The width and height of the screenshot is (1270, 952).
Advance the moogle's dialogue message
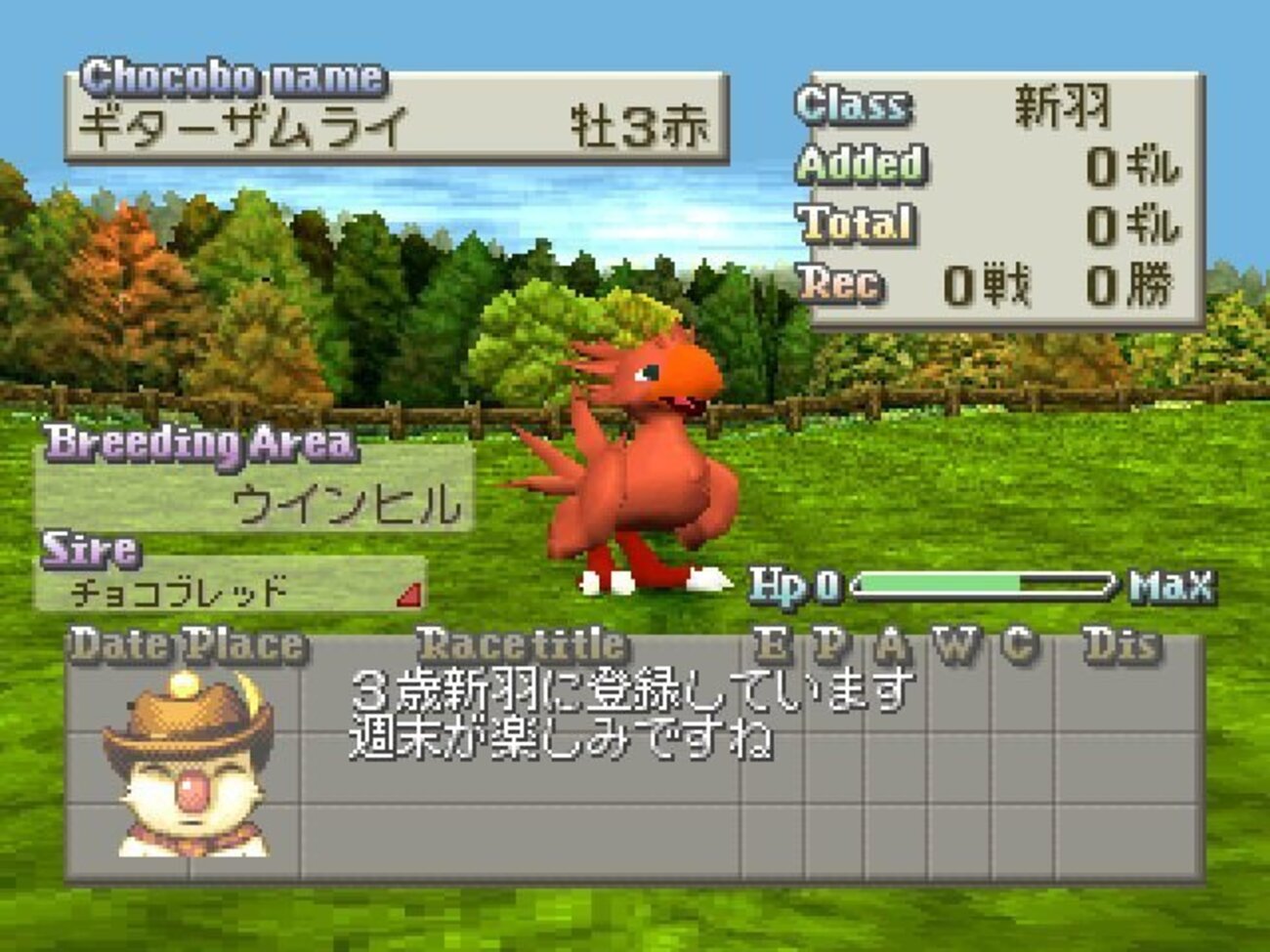tap(631, 715)
